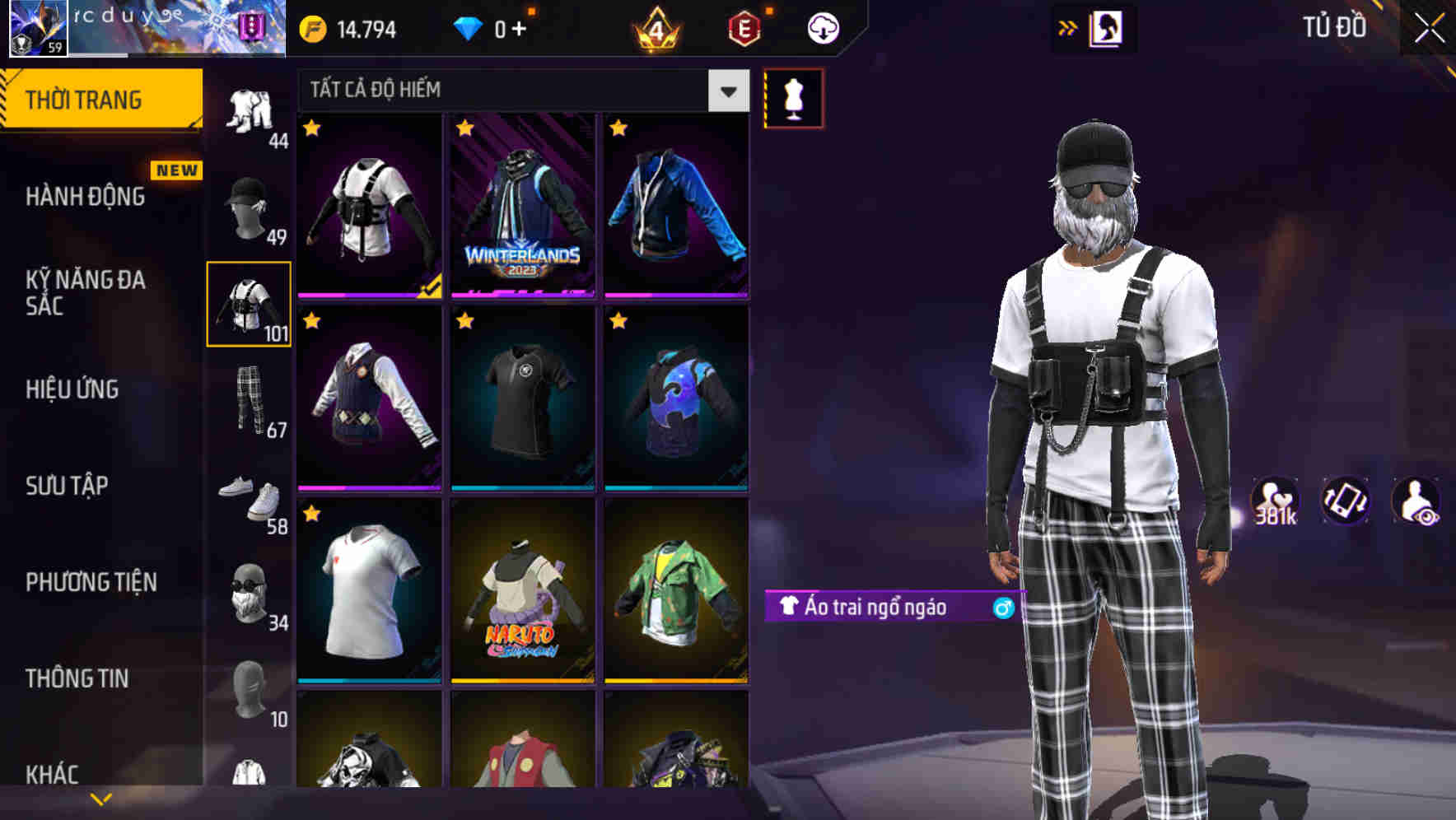Viewport: 1456px width, 820px height.
Task: Select the cap headwear category with 49 items
Action: [250, 206]
